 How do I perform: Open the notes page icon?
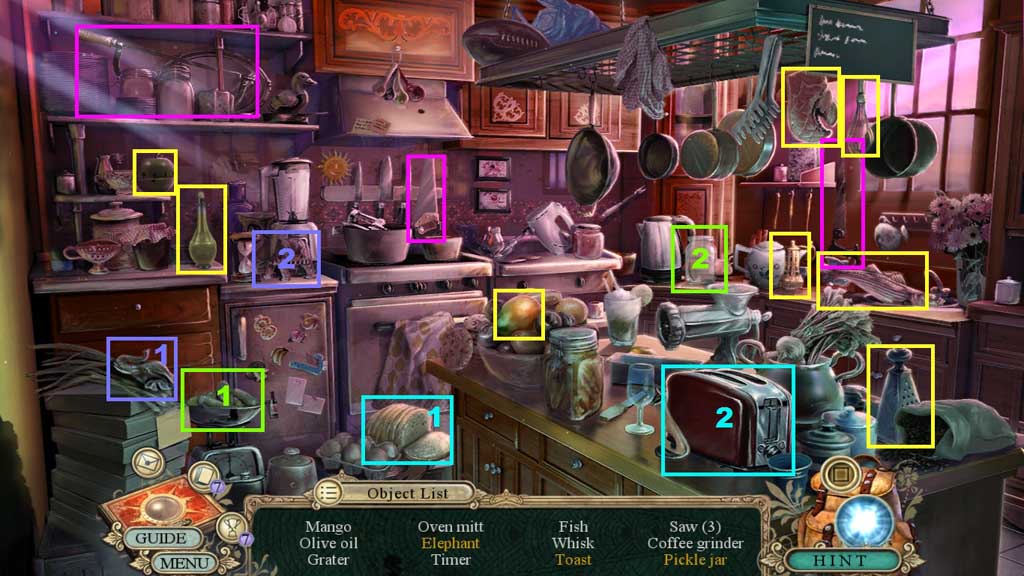coord(203,477)
